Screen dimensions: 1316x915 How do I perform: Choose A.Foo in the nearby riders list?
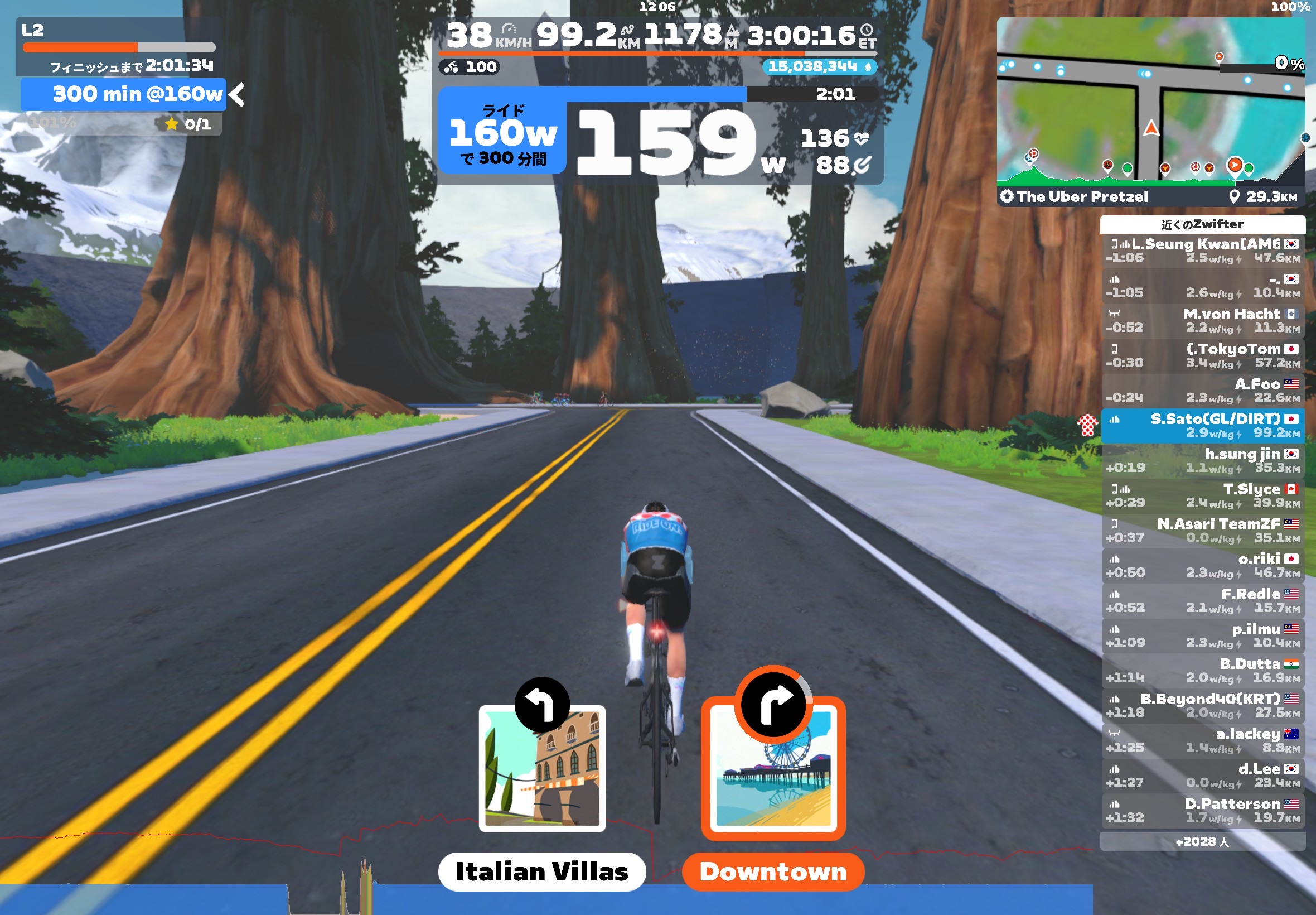pyautogui.click(x=1202, y=391)
